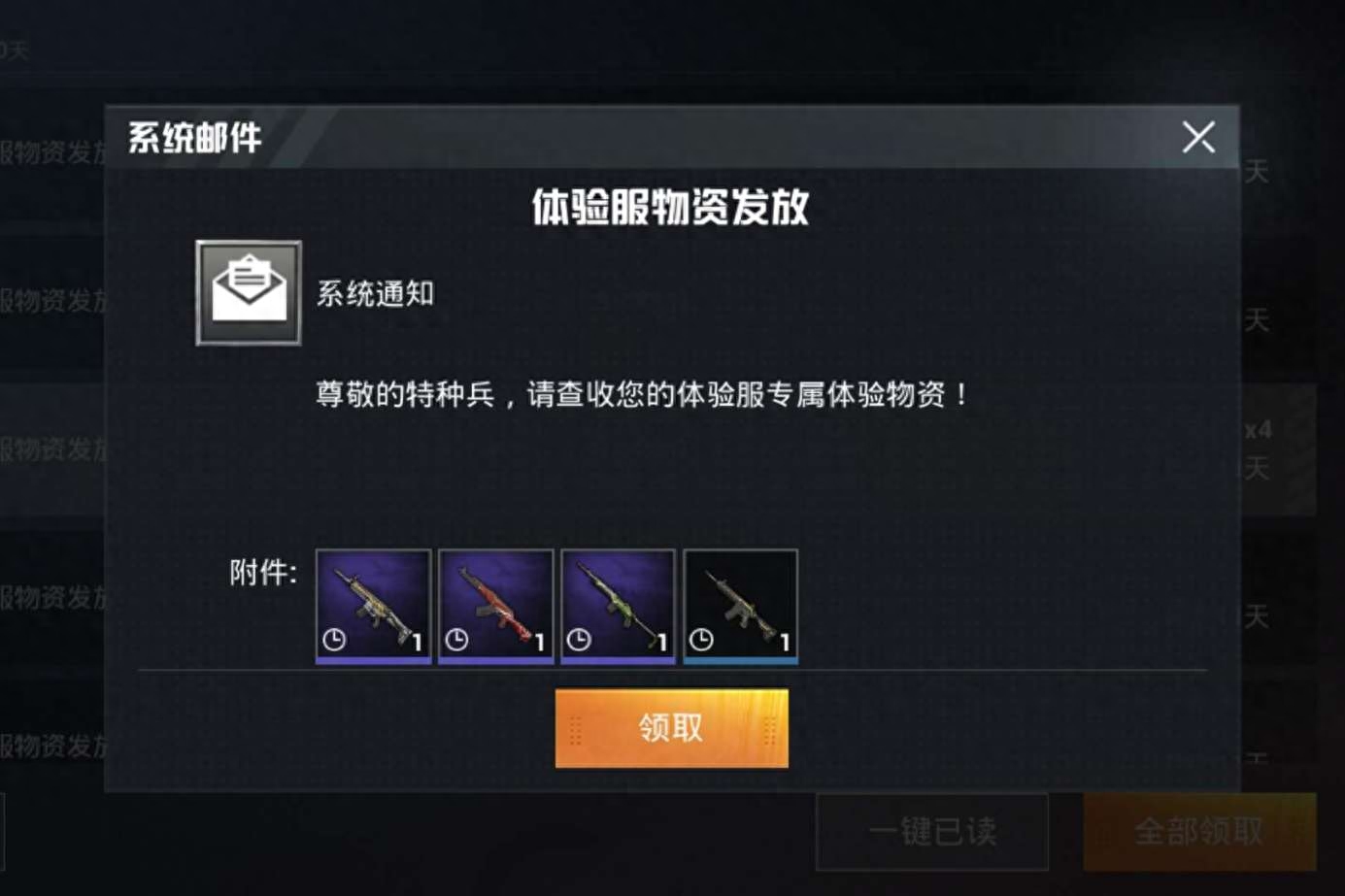This screenshot has height=896, width=1345.
Task: Click the system mail envelope icon
Action: point(248,293)
